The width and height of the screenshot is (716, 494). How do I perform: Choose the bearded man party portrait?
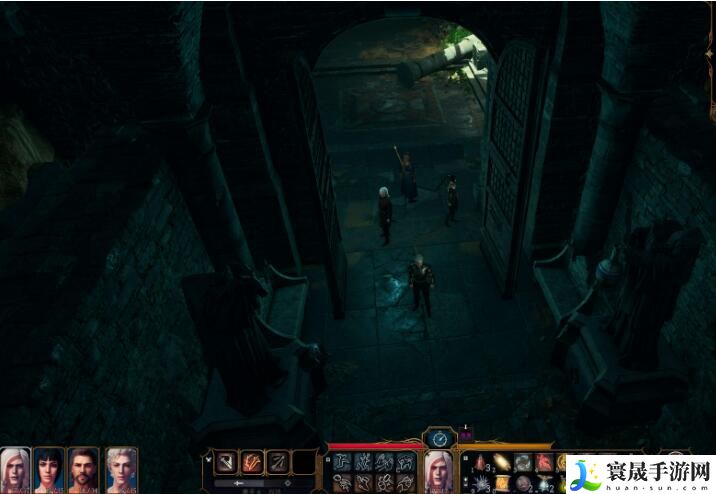coord(84,468)
